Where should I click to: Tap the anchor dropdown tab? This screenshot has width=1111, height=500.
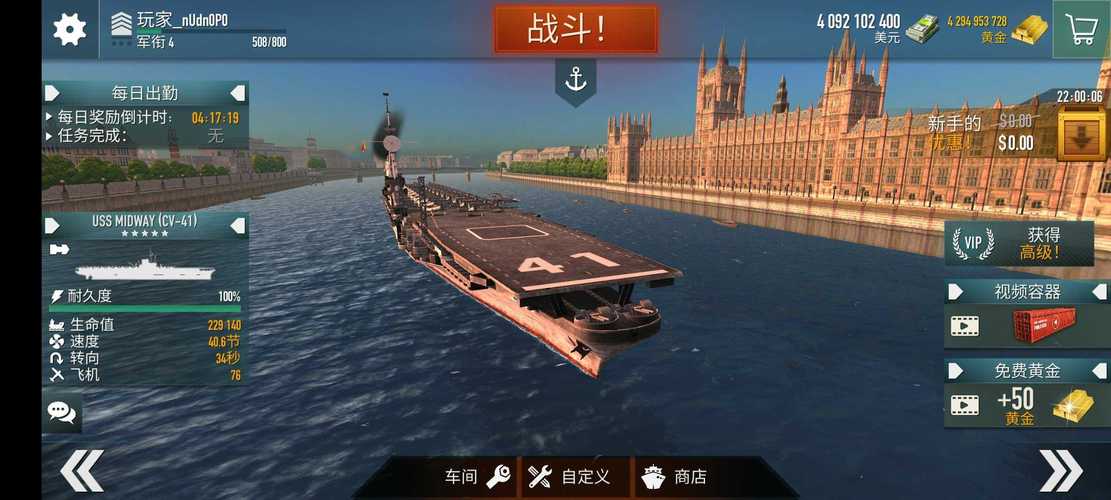pos(576,80)
